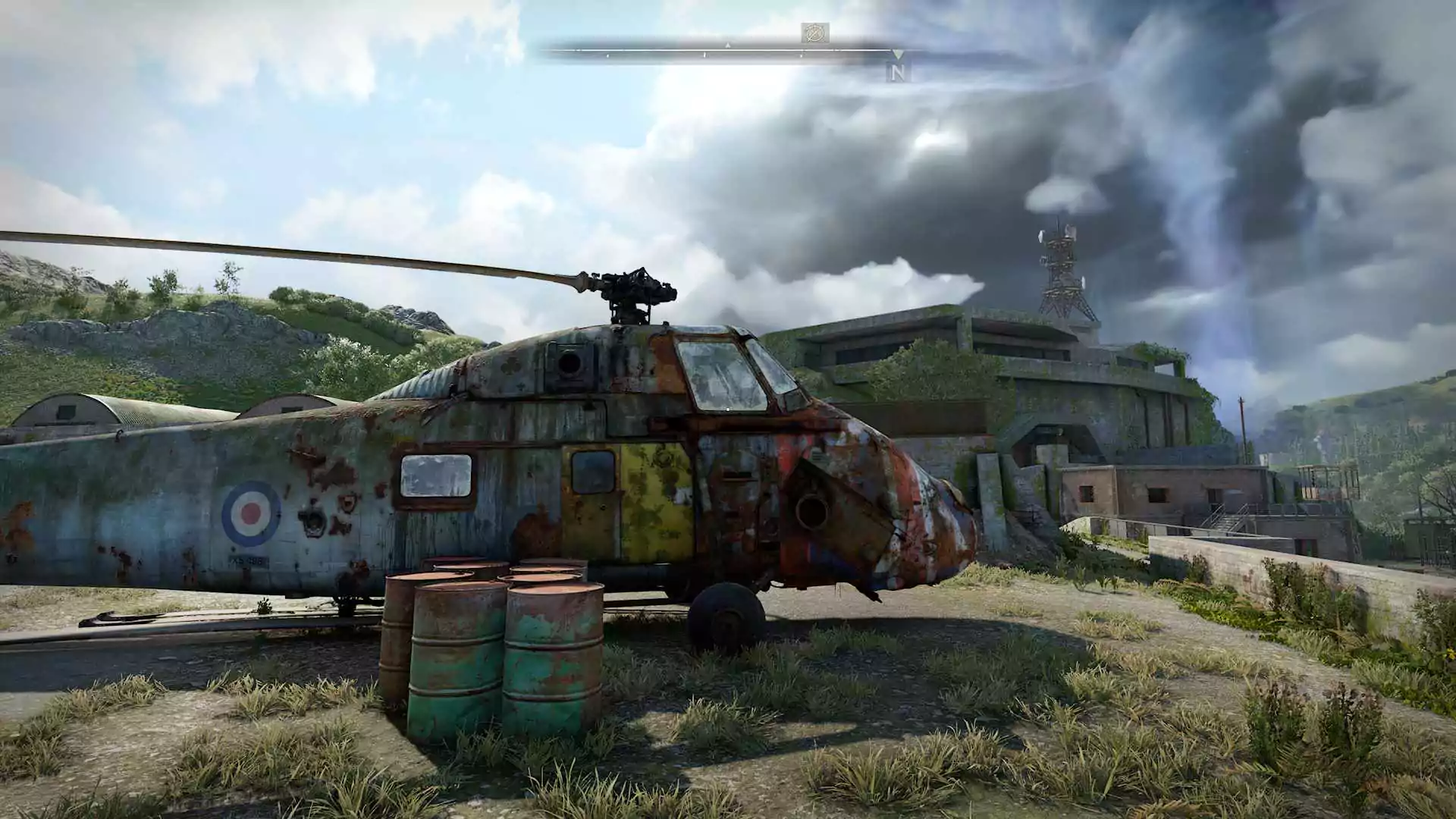Image resolution: width=1456 pixels, height=819 pixels.
Task: Select the North indicator on the compass bar
Action: pos(898,73)
